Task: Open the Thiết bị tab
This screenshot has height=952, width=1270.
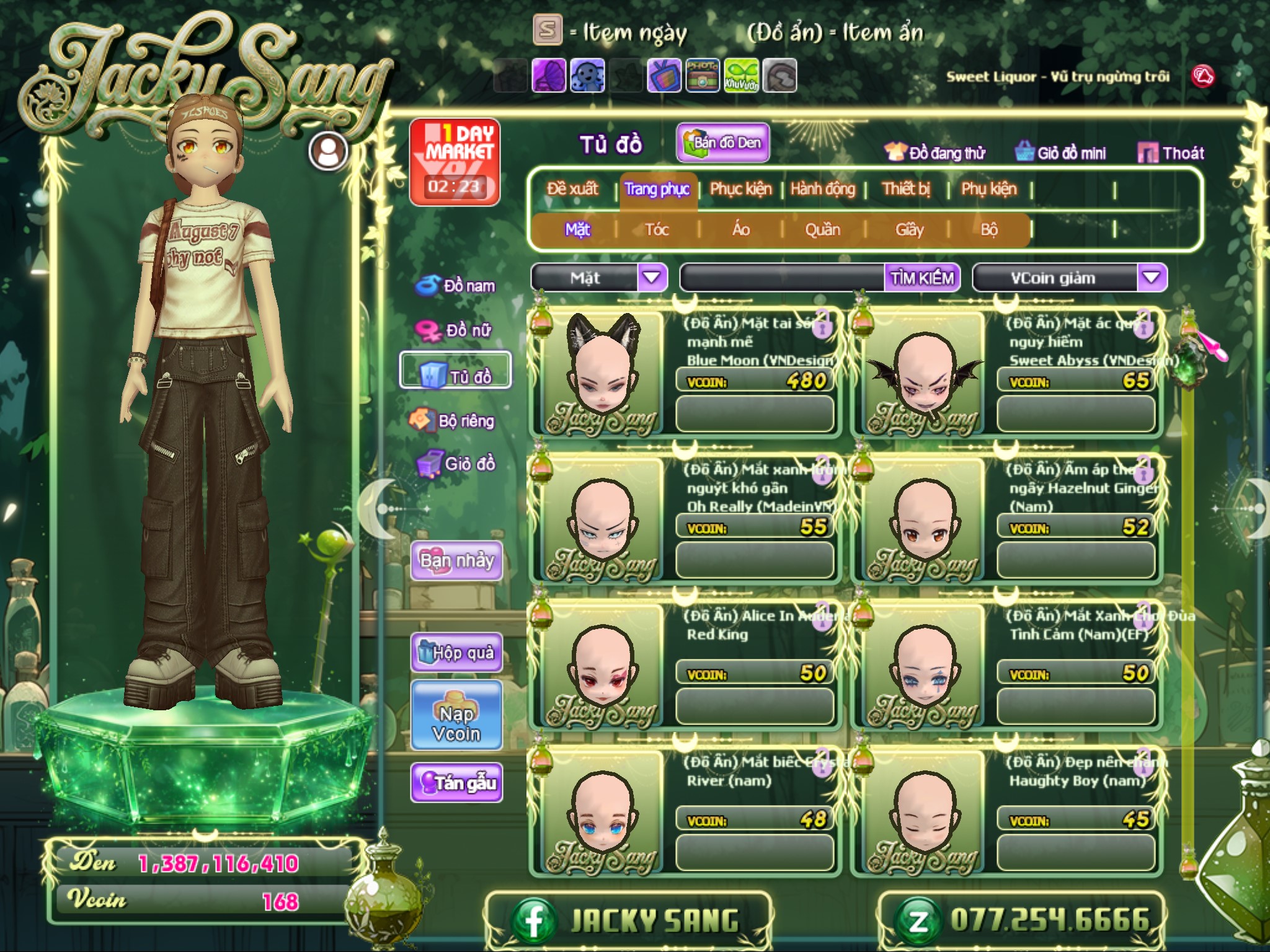Action: [x=906, y=189]
